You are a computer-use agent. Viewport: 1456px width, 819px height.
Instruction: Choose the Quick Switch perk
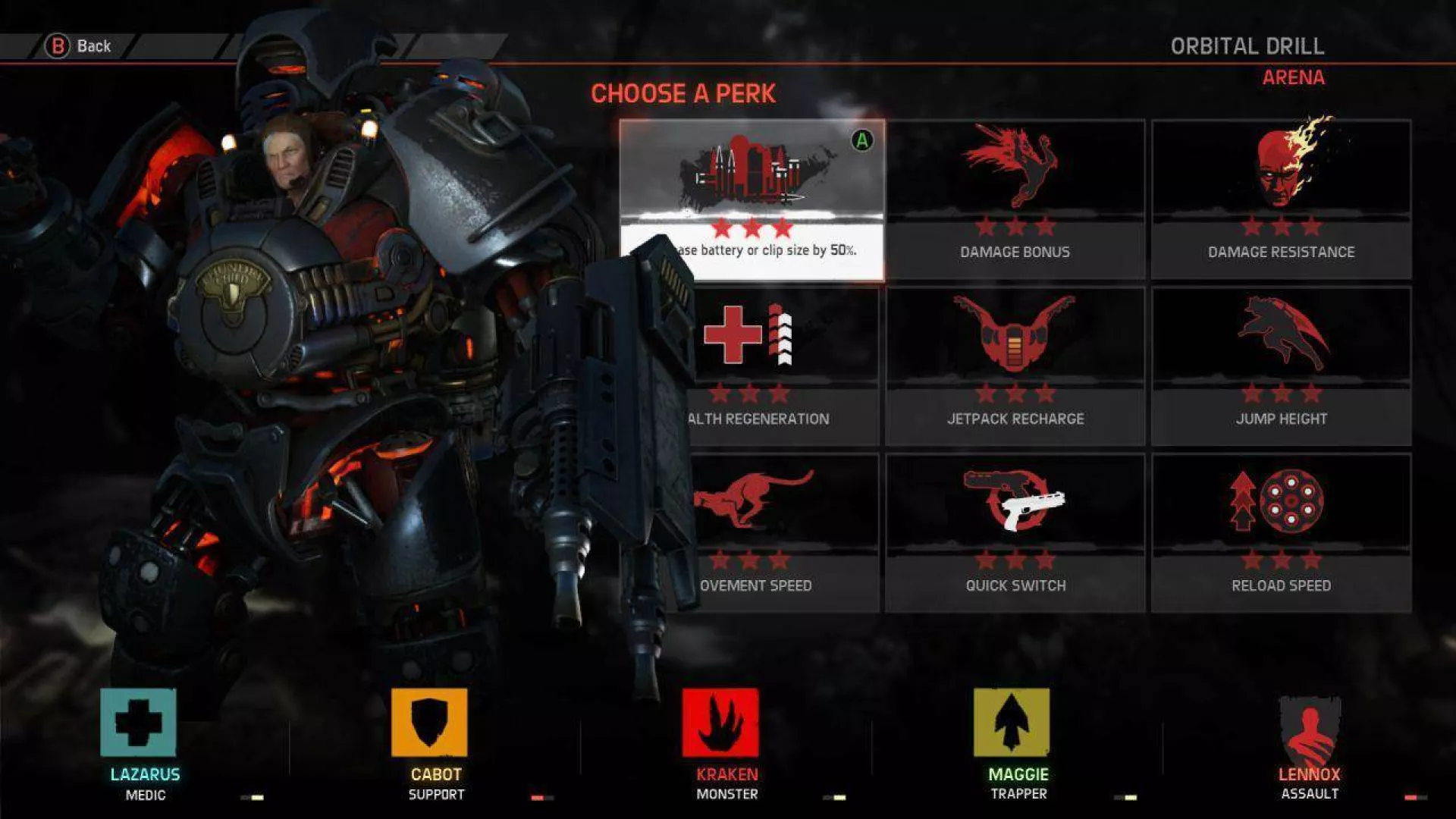point(1015,533)
